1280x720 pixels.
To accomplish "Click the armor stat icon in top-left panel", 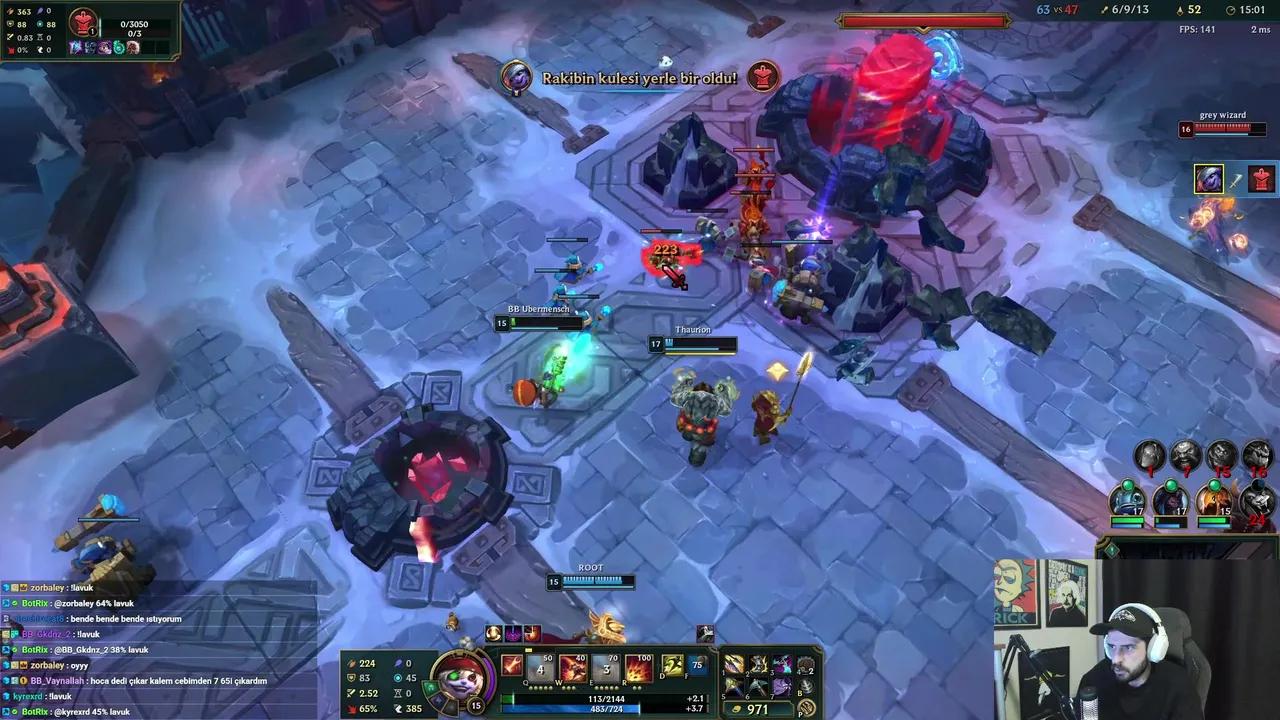I will coord(9,24).
